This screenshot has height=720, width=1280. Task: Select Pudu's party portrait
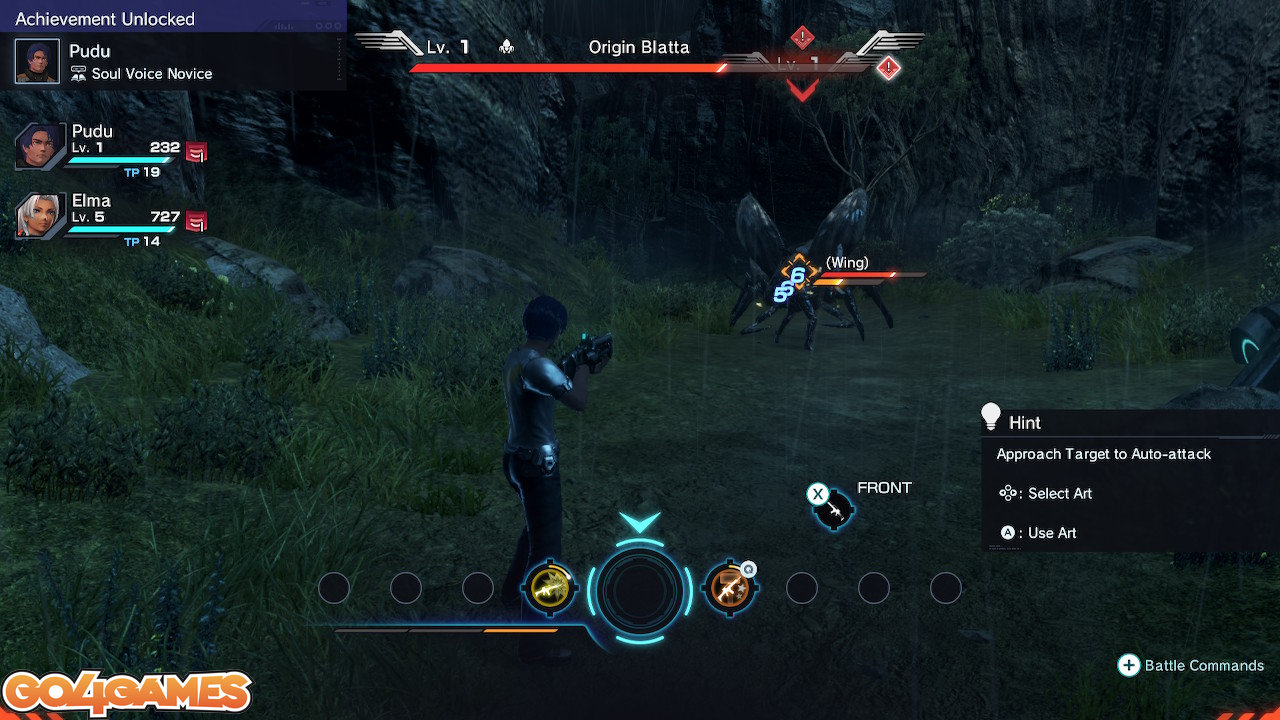click(41, 148)
